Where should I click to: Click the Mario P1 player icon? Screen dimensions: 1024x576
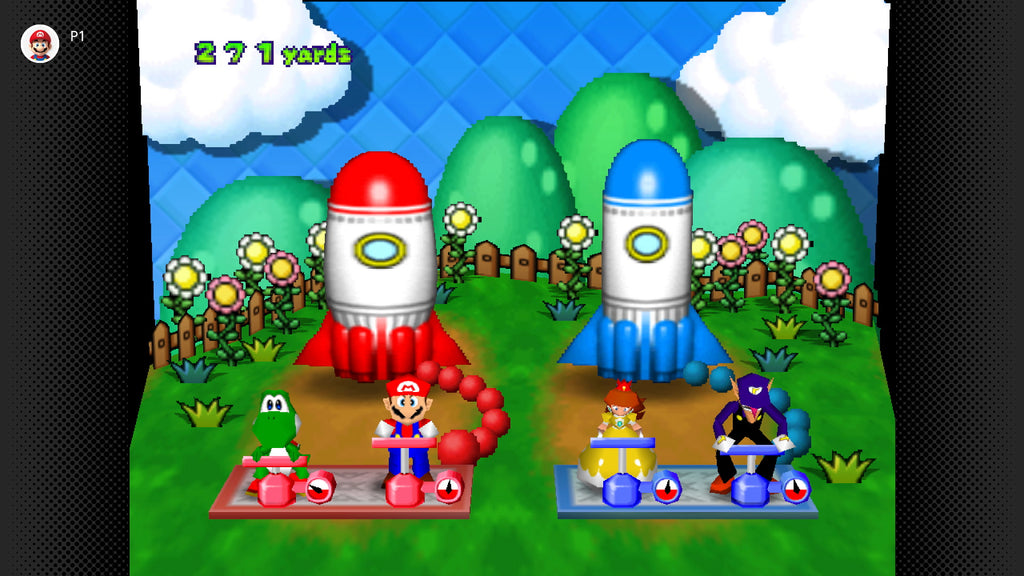(40, 44)
